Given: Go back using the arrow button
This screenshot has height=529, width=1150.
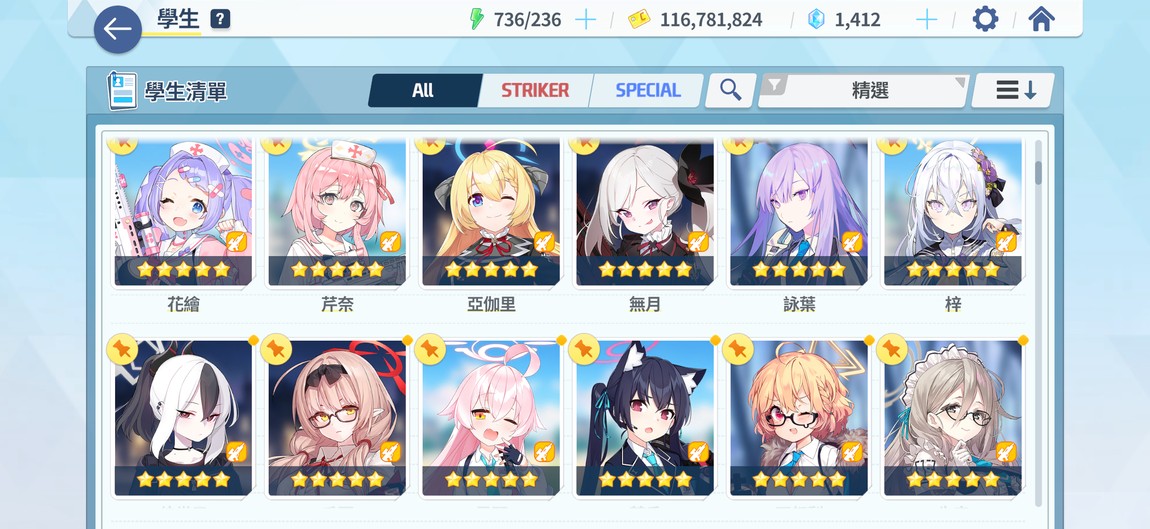Looking at the screenshot, I should point(117,29).
